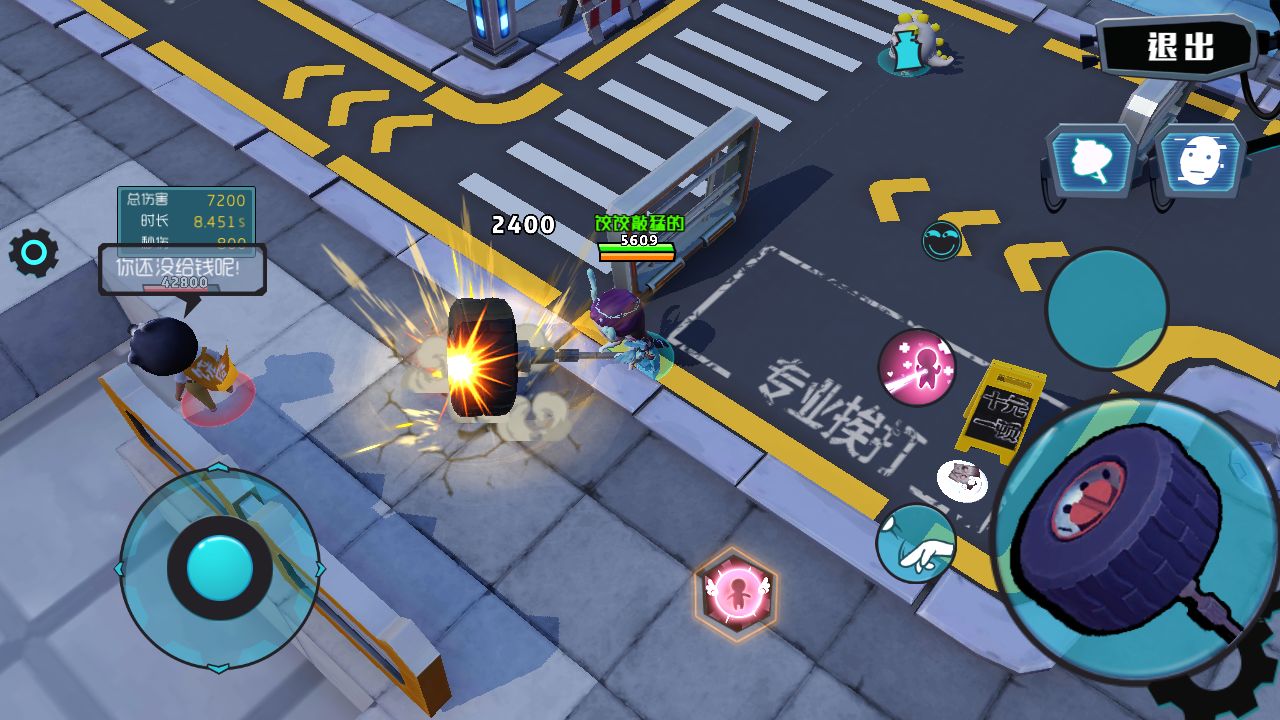Select the white cloud hexagon button

click(1091, 160)
